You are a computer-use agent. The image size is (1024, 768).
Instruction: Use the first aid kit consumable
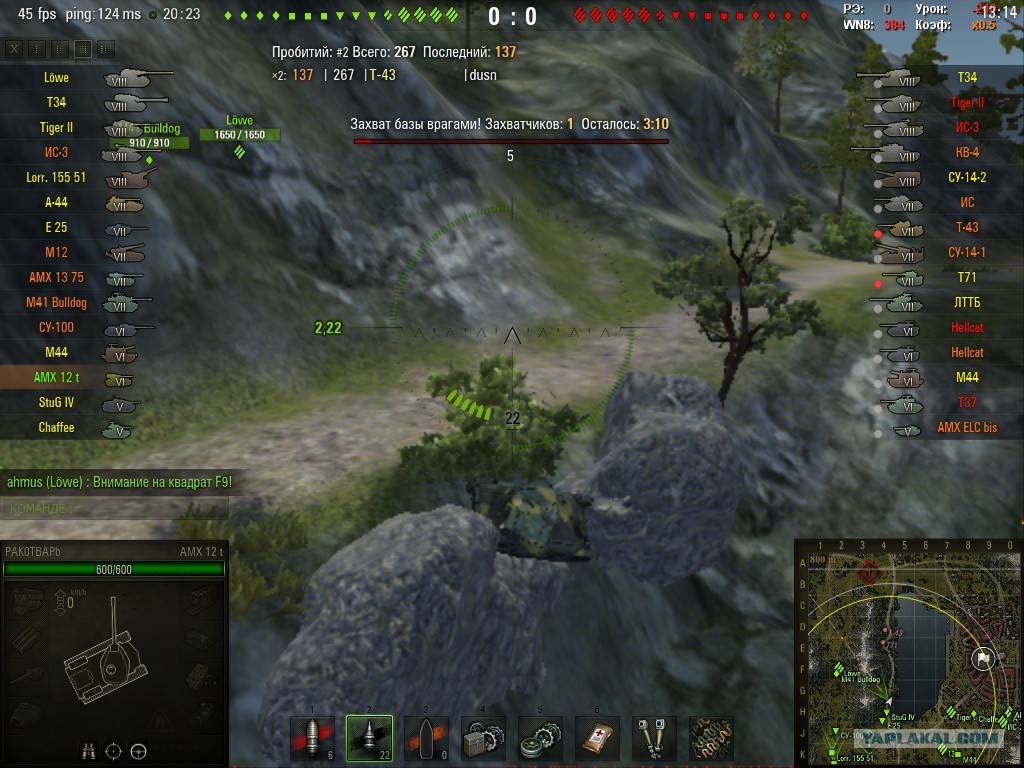(x=597, y=739)
